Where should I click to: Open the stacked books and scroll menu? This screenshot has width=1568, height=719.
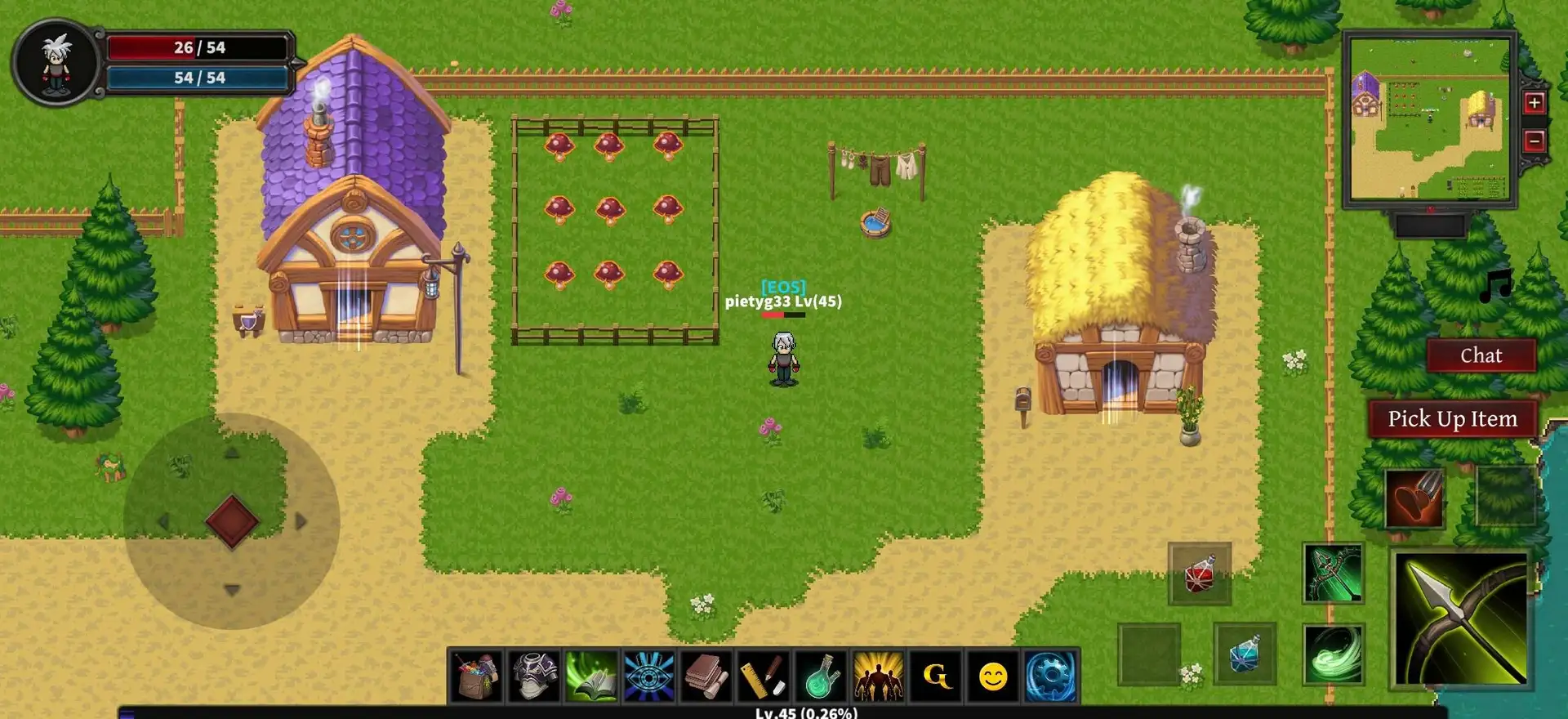(x=706, y=677)
